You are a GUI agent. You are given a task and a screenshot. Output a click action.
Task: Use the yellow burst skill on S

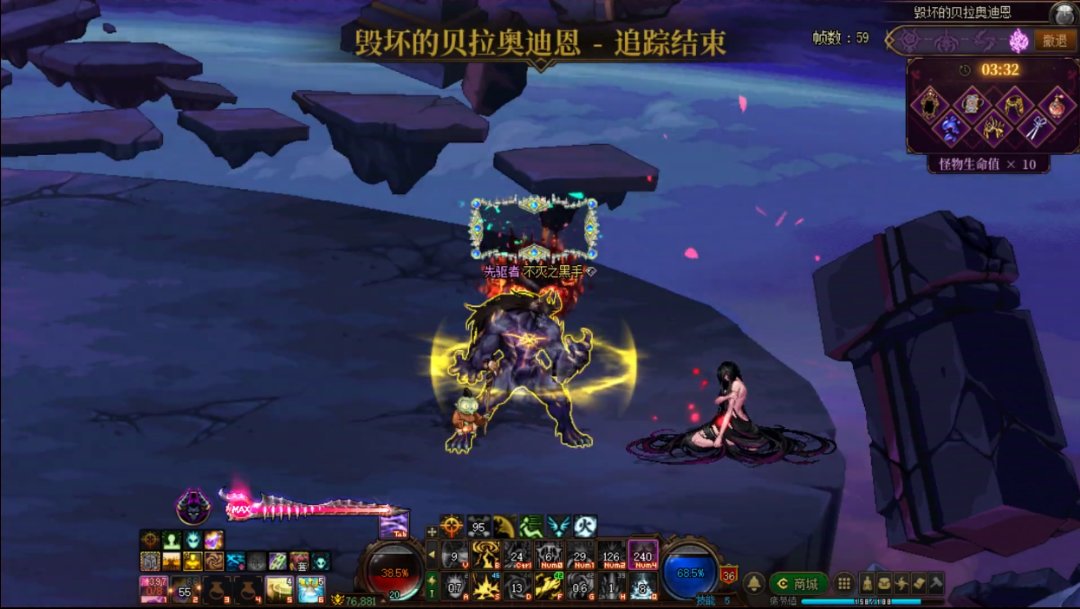[486, 584]
